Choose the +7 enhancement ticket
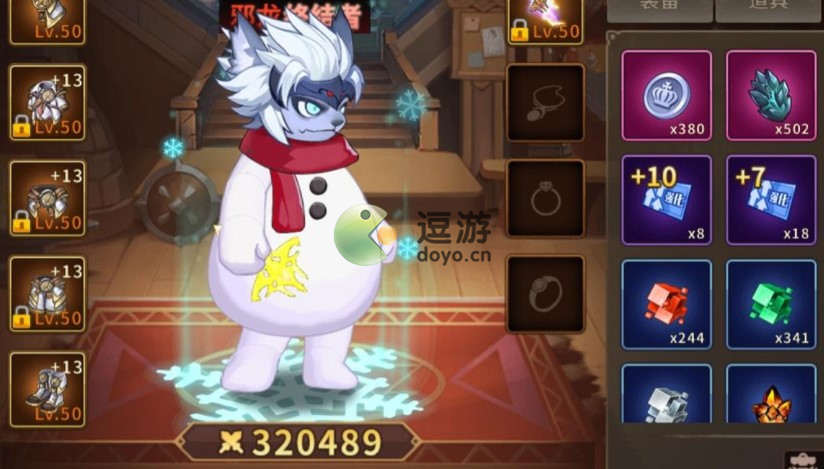 pos(770,199)
